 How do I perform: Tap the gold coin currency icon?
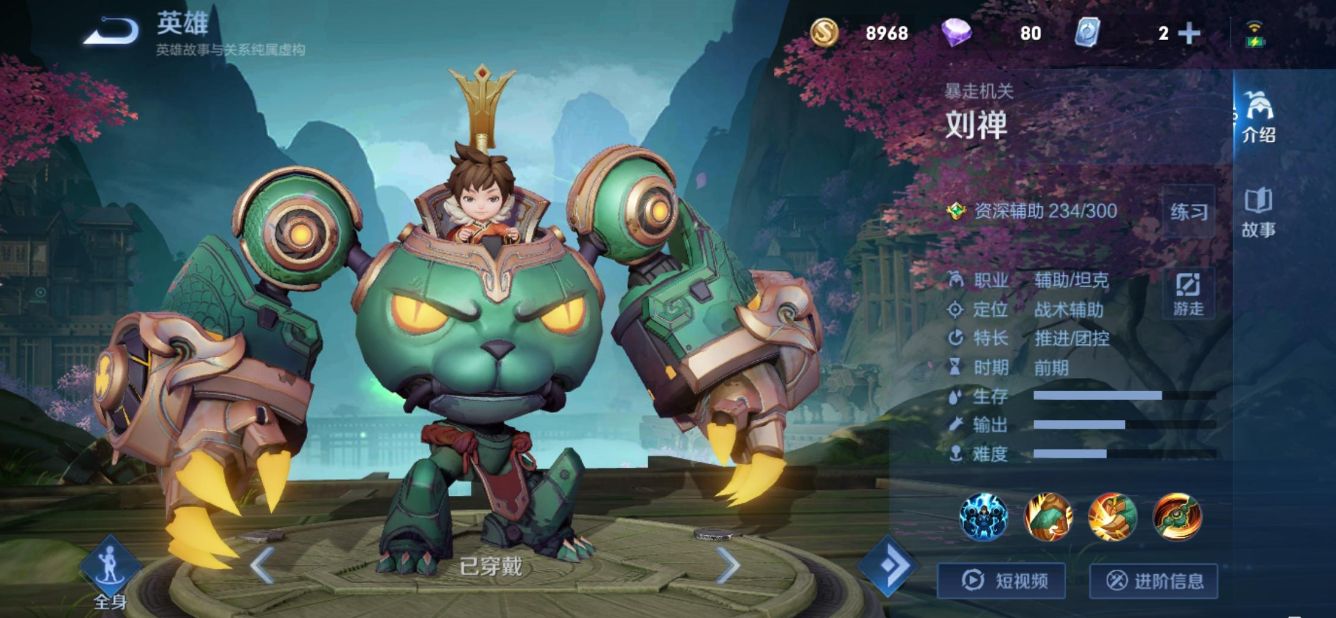pos(825,33)
